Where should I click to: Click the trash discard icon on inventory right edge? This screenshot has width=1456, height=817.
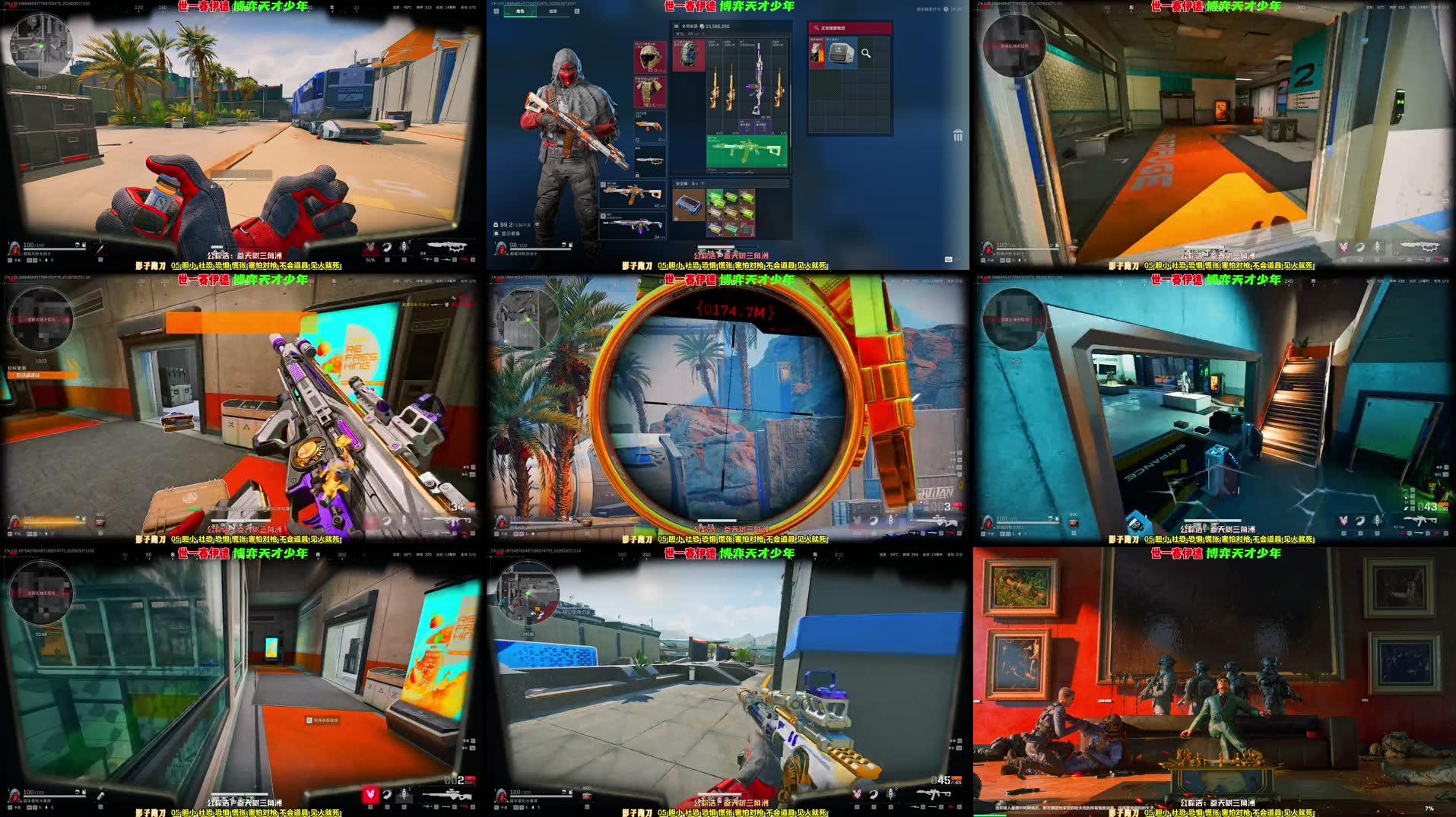coord(956,135)
